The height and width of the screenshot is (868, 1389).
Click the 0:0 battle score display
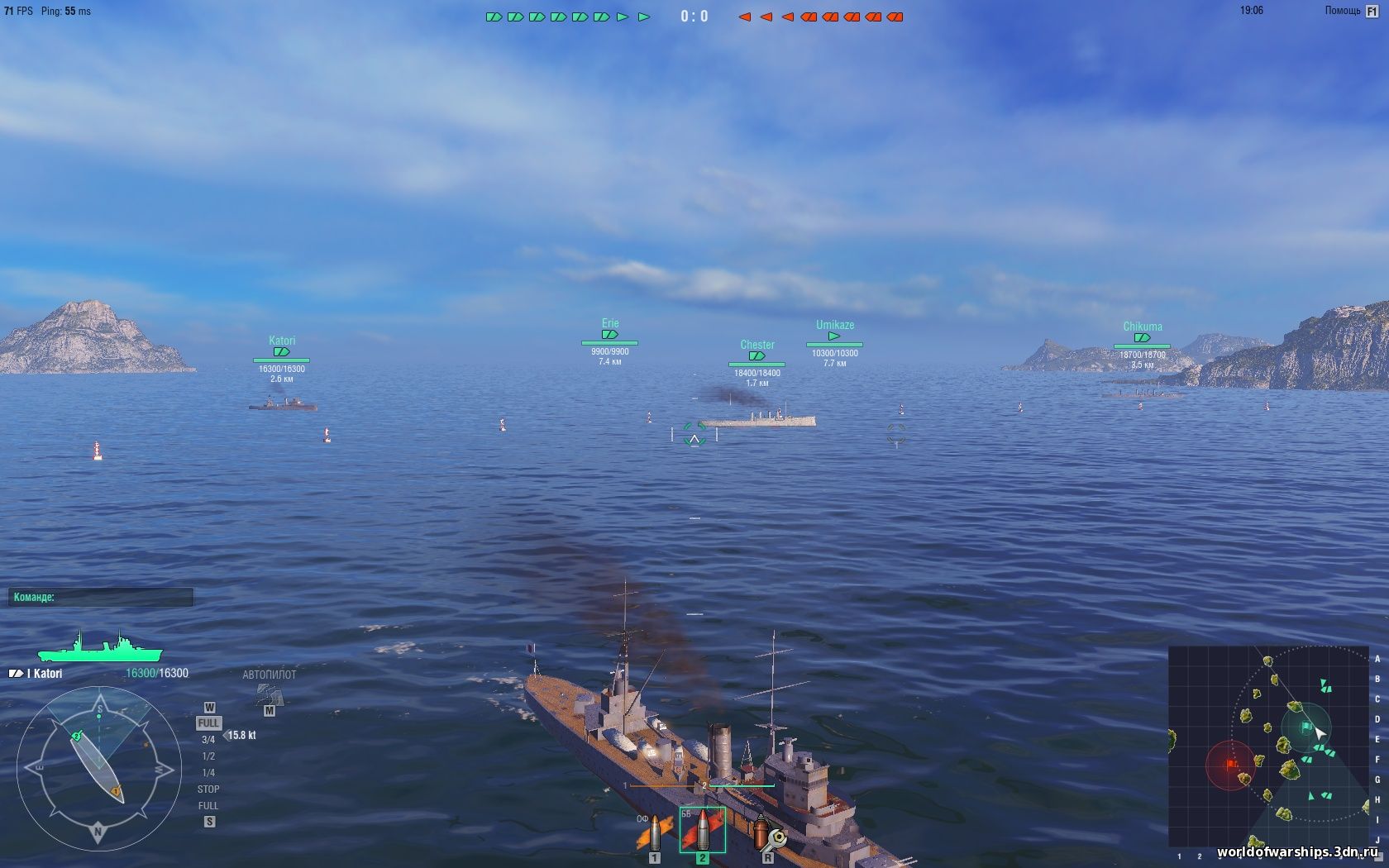point(694,15)
